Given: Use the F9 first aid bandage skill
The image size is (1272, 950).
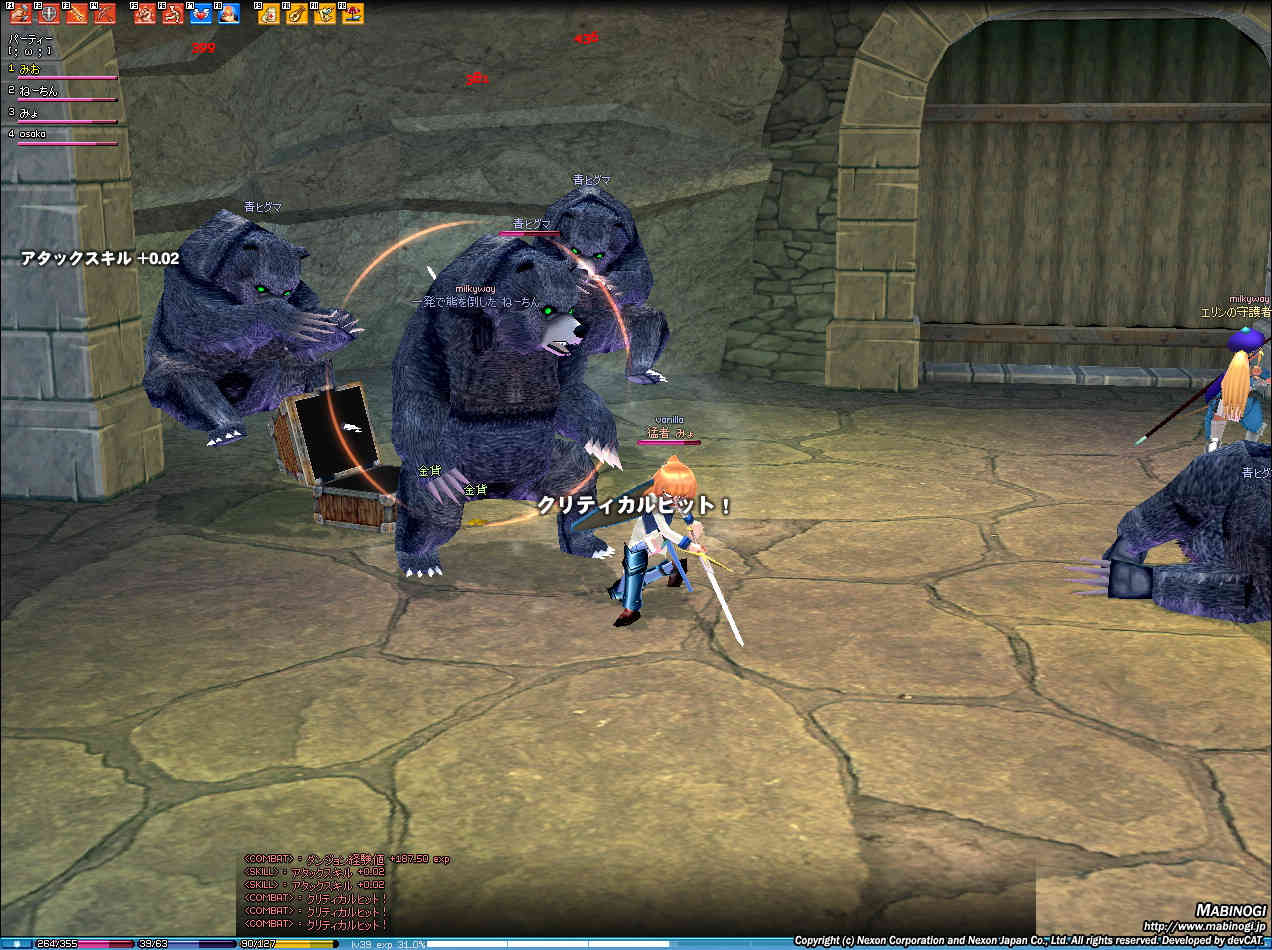Looking at the screenshot, I should coord(269,14).
